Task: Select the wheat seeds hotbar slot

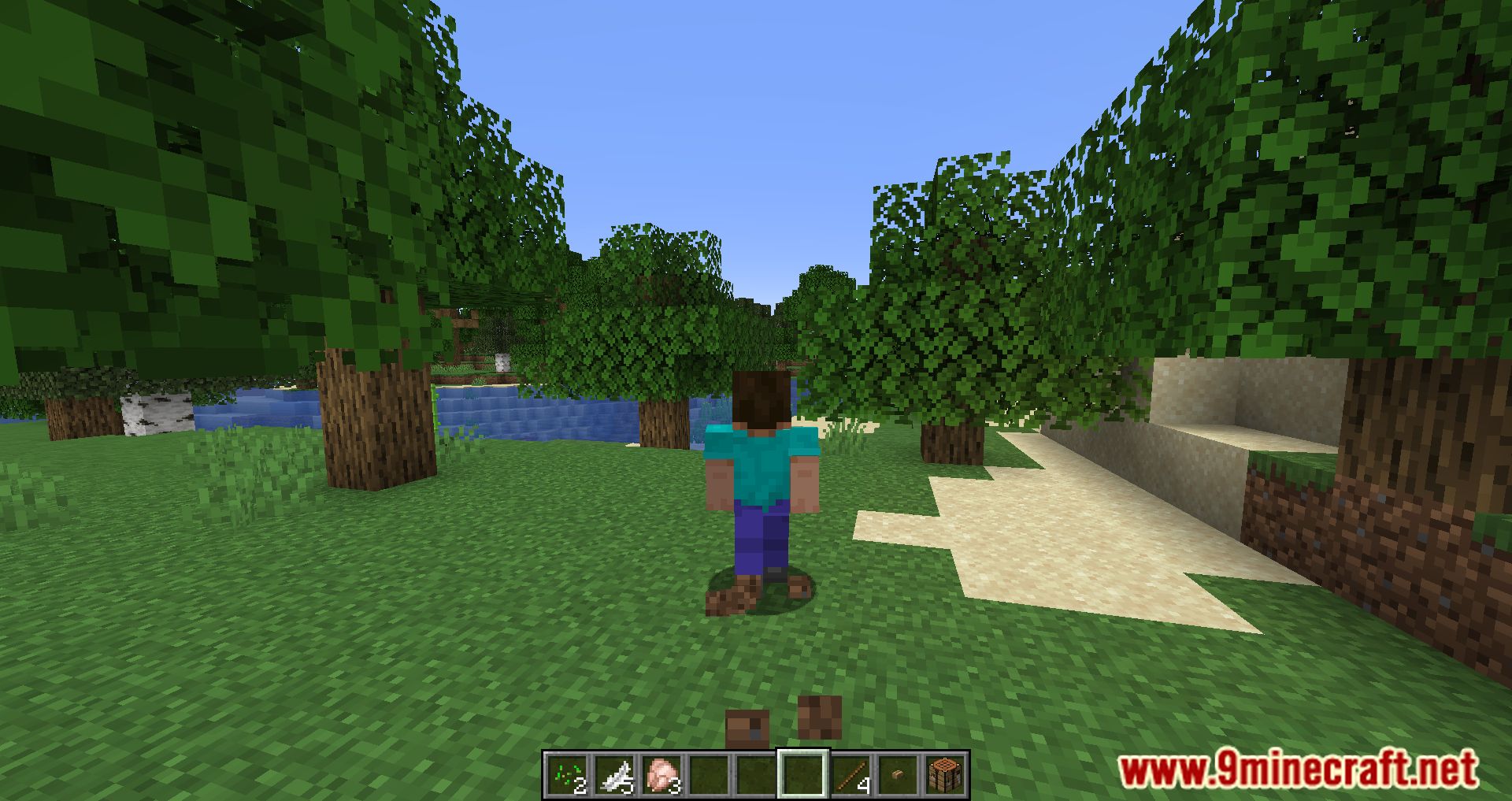Action: click(x=569, y=774)
